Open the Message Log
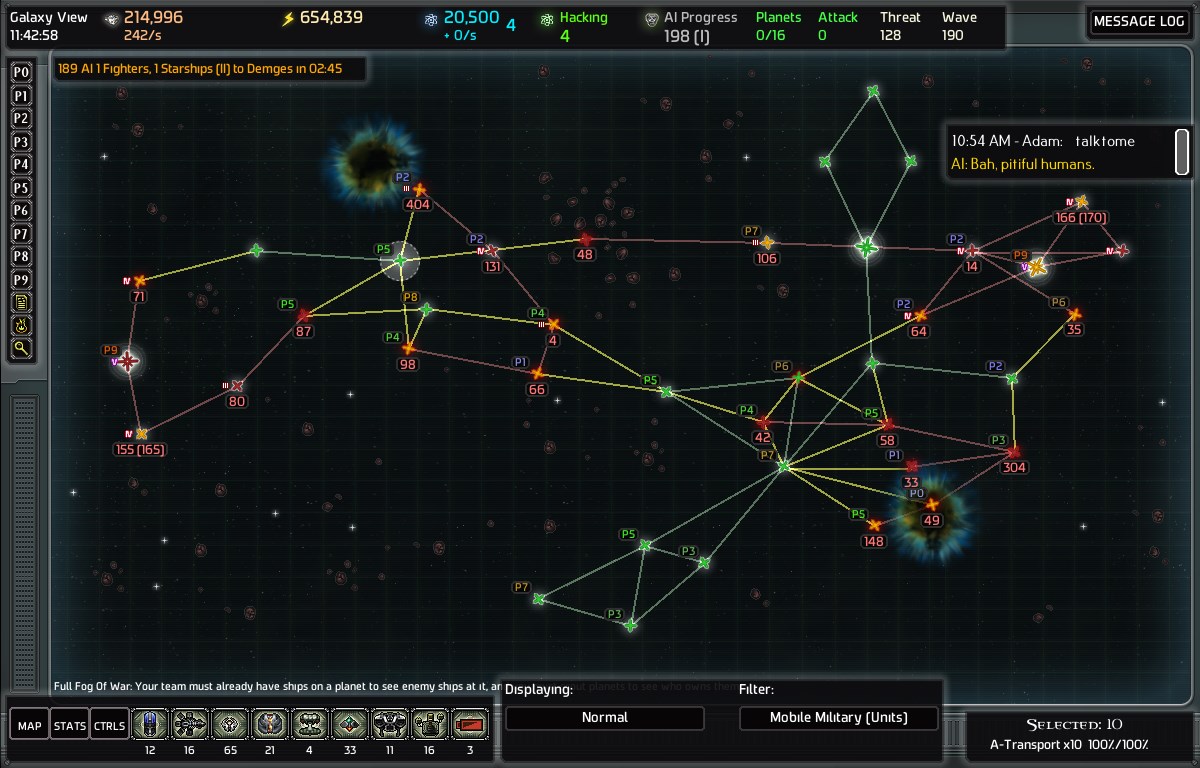The image size is (1200, 768). (x=1139, y=22)
